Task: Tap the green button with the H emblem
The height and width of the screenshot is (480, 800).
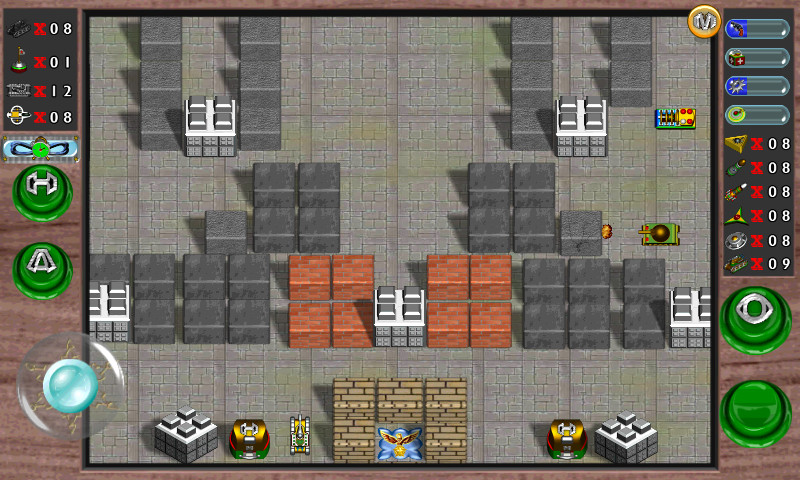Action: click(42, 189)
